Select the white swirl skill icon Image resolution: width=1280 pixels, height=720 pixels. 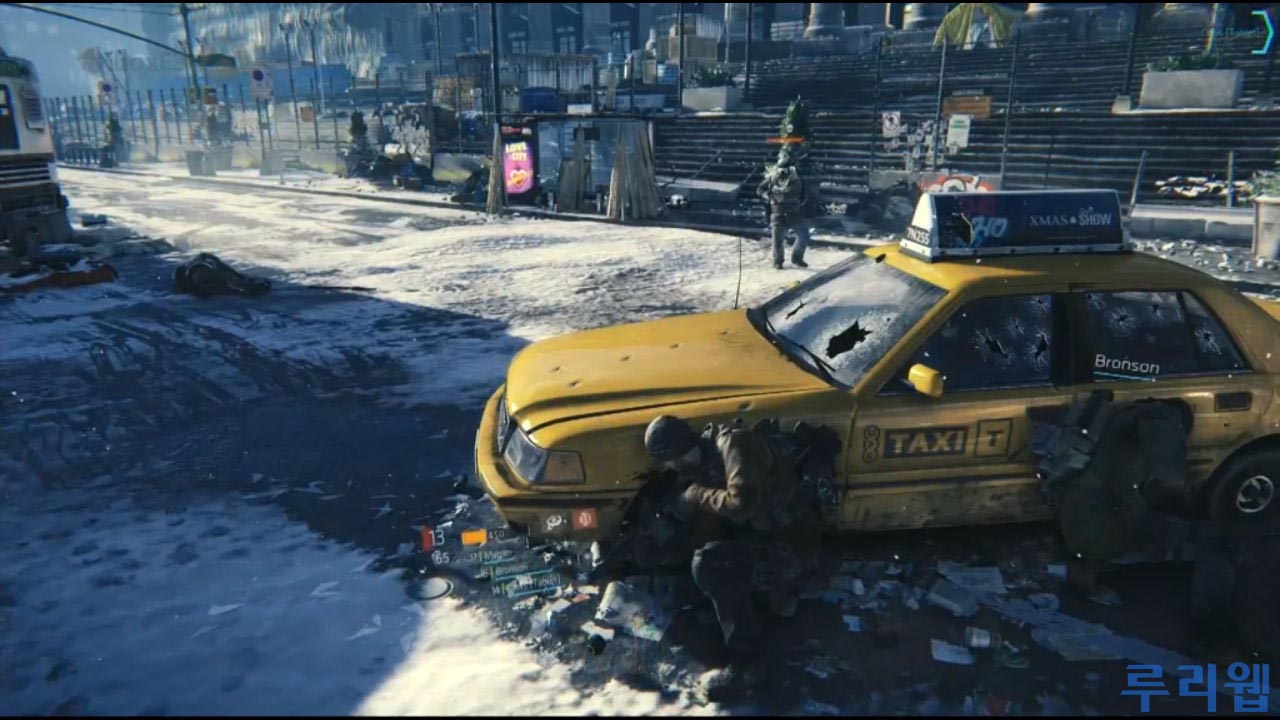(x=555, y=522)
